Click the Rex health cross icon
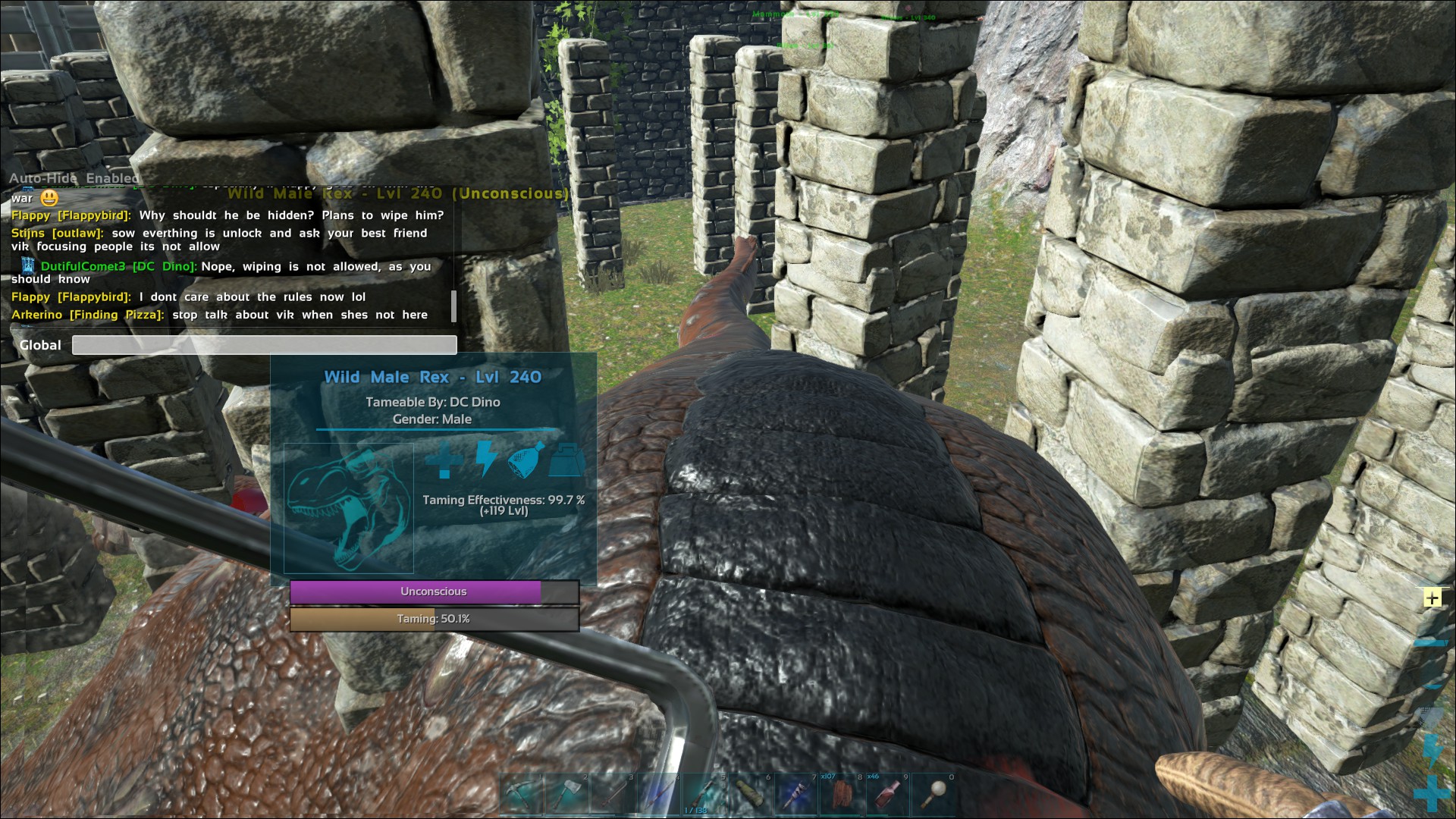Screen dimensions: 1456x819 pyautogui.click(x=444, y=460)
